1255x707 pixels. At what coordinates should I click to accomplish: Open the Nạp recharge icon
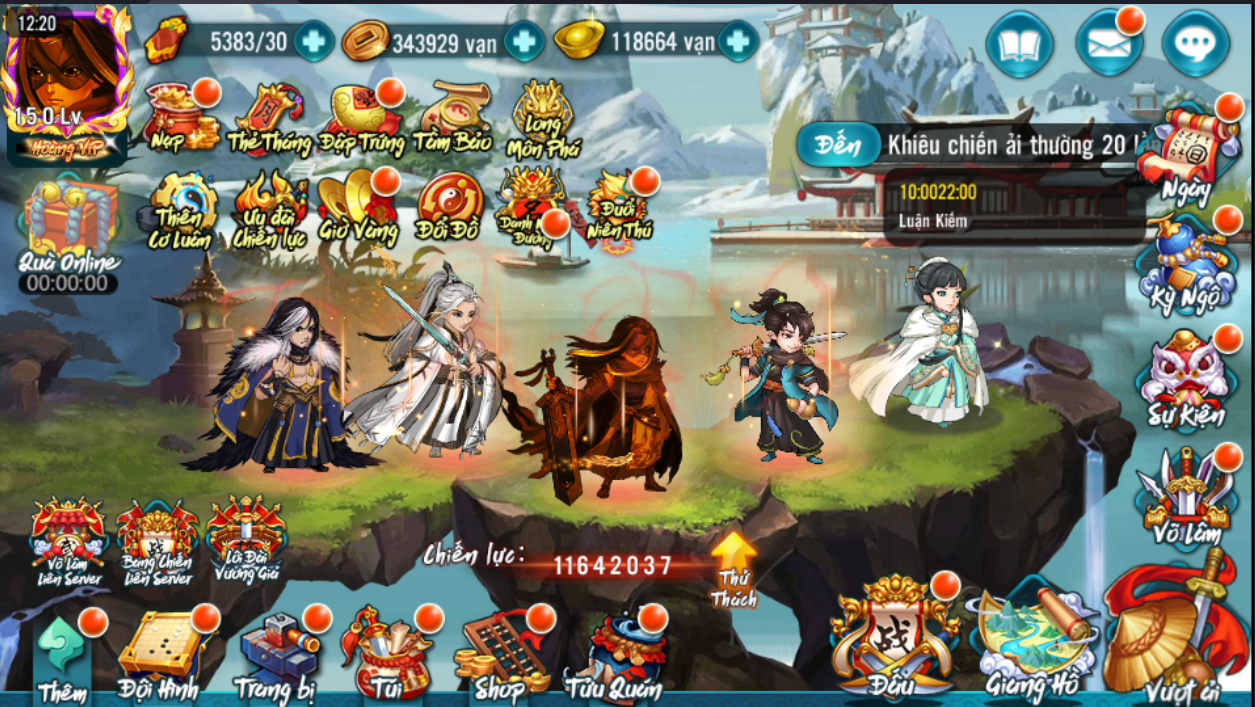pyautogui.click(x=180, y=116)
